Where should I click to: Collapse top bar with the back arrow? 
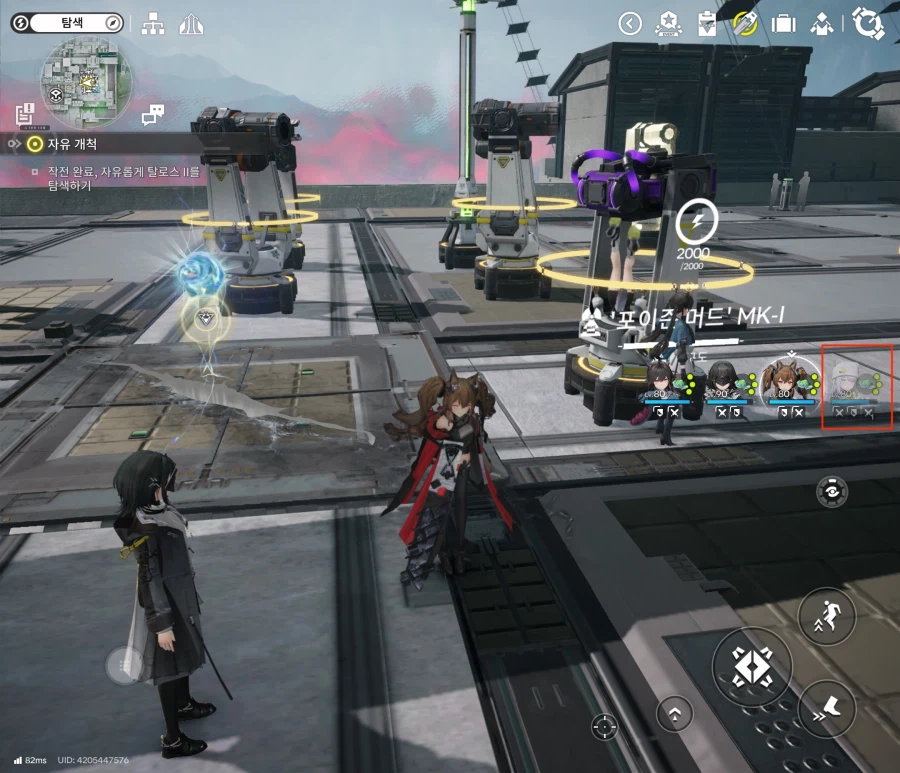tap(630, 23)
